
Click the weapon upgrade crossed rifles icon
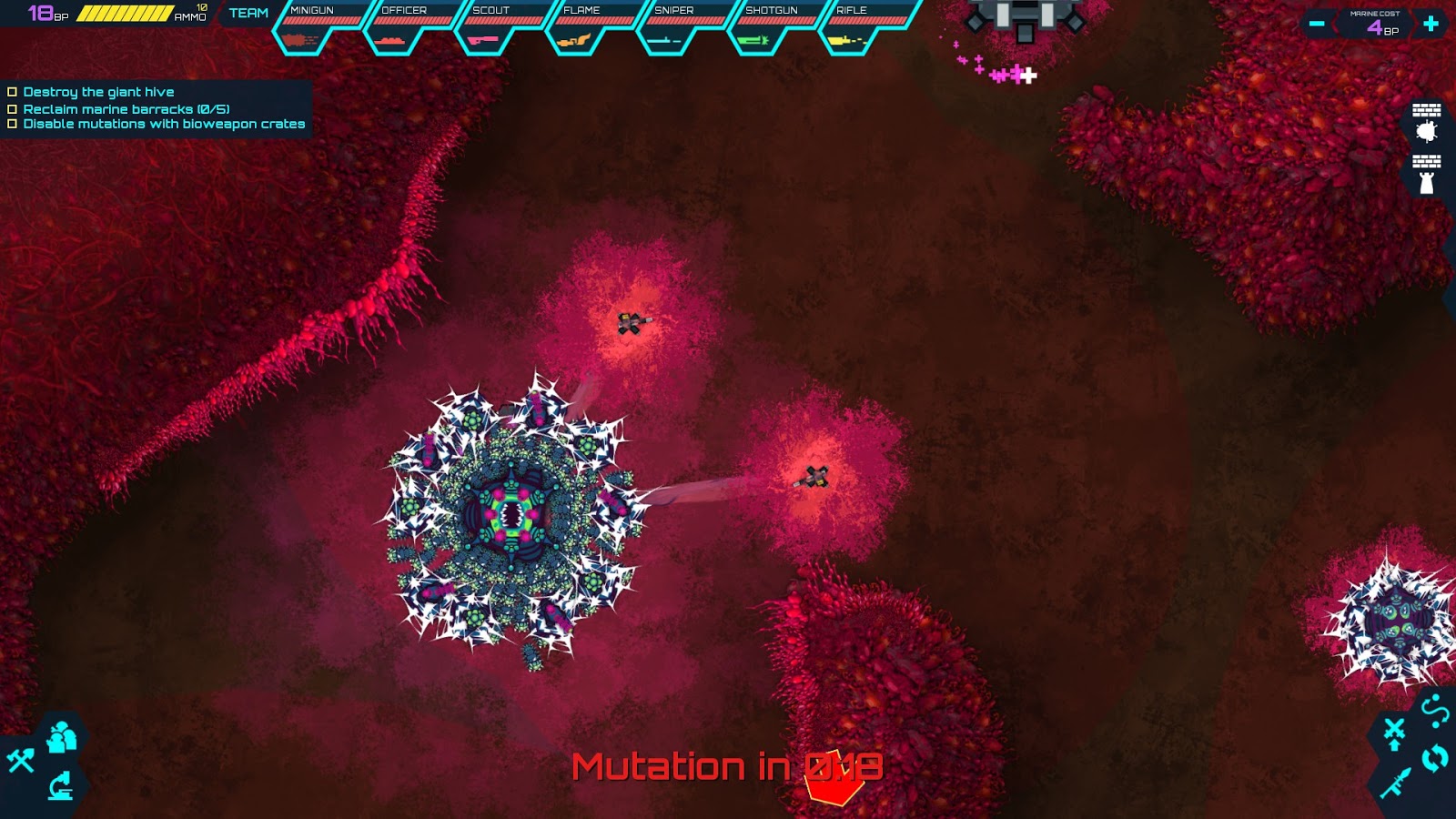click(x=1394, y=733)
